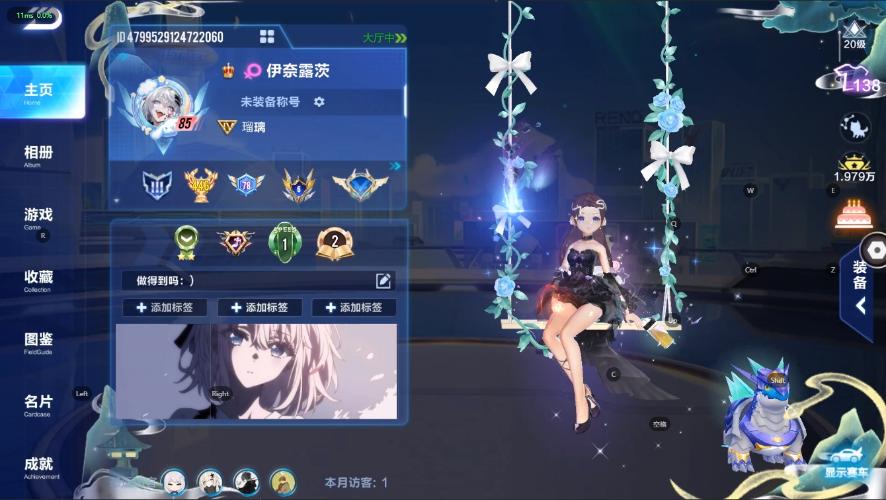Go to the 收藏 Collection tab

[39, 279]
